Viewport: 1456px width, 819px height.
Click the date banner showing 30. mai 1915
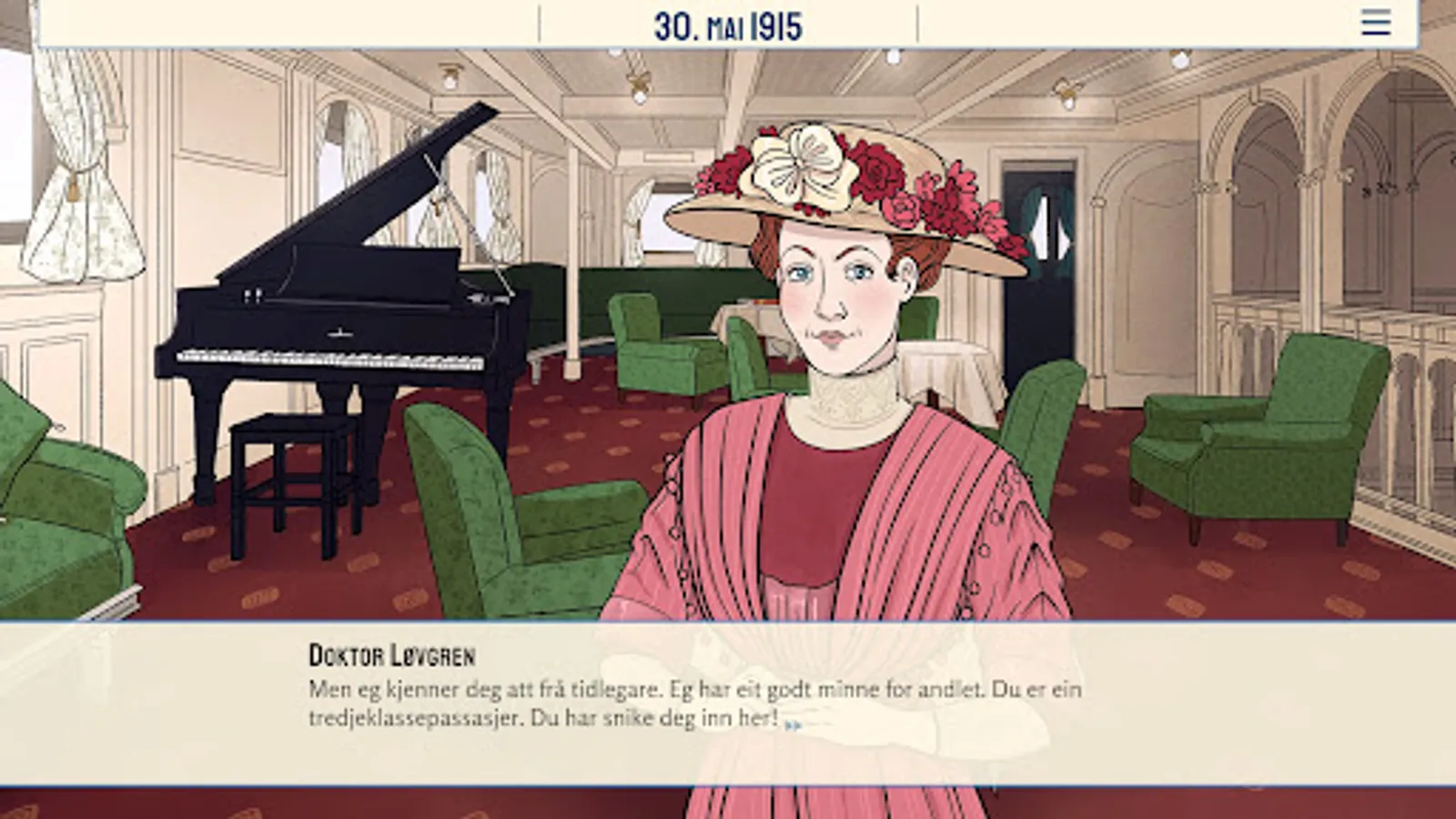coord(728,25)
